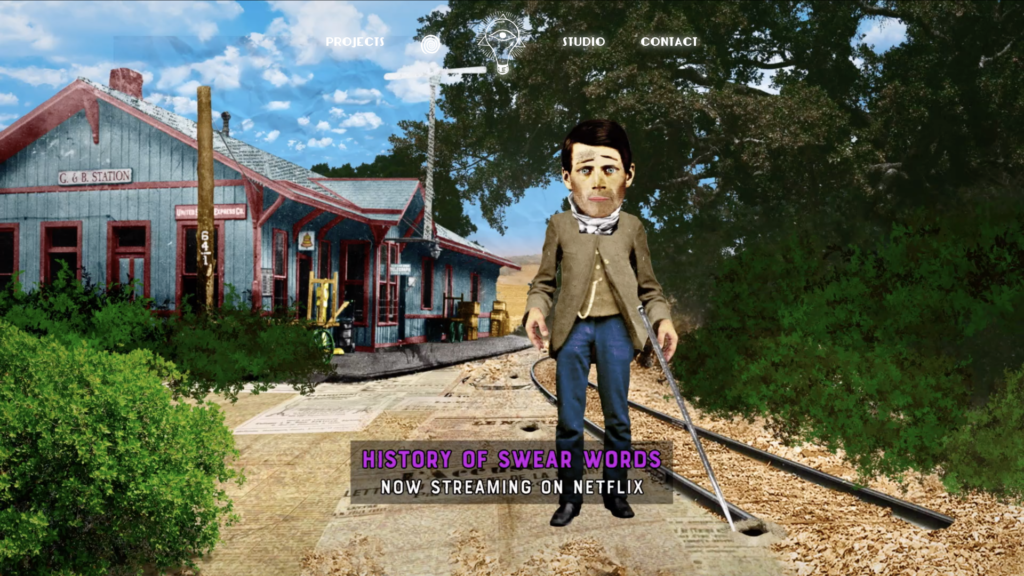Select the white spiral icon
Screen dimensions: 1024x576
click(430, 45)
